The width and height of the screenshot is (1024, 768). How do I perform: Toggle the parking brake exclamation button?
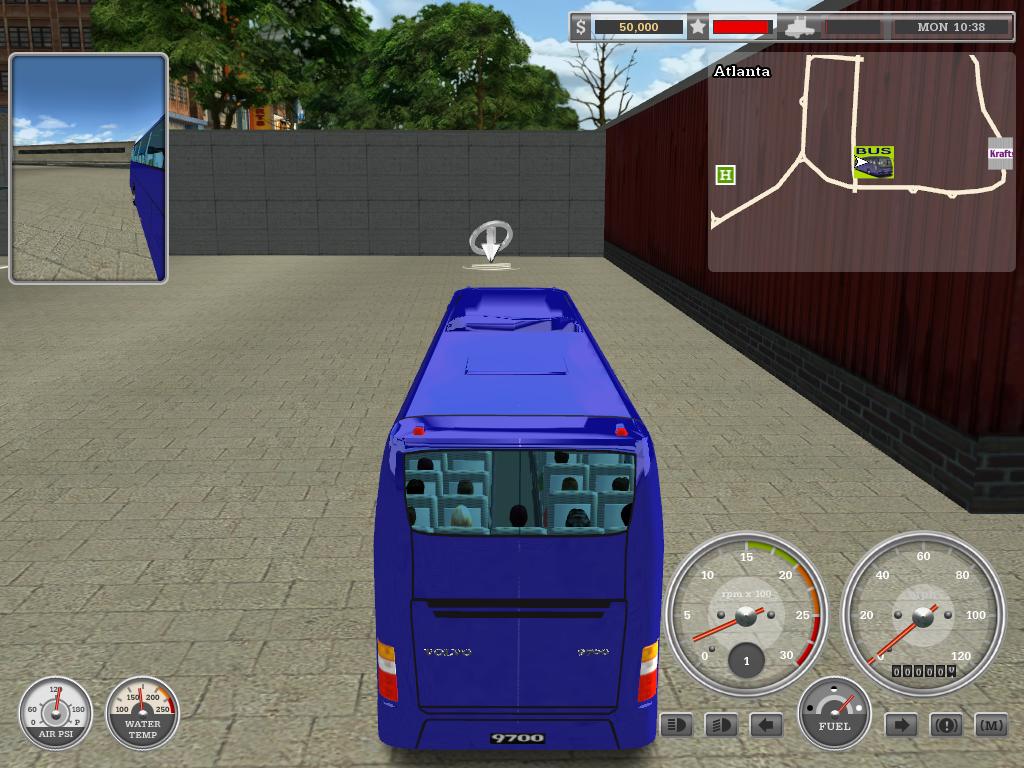pyautogui.click(x=946, y=725)
